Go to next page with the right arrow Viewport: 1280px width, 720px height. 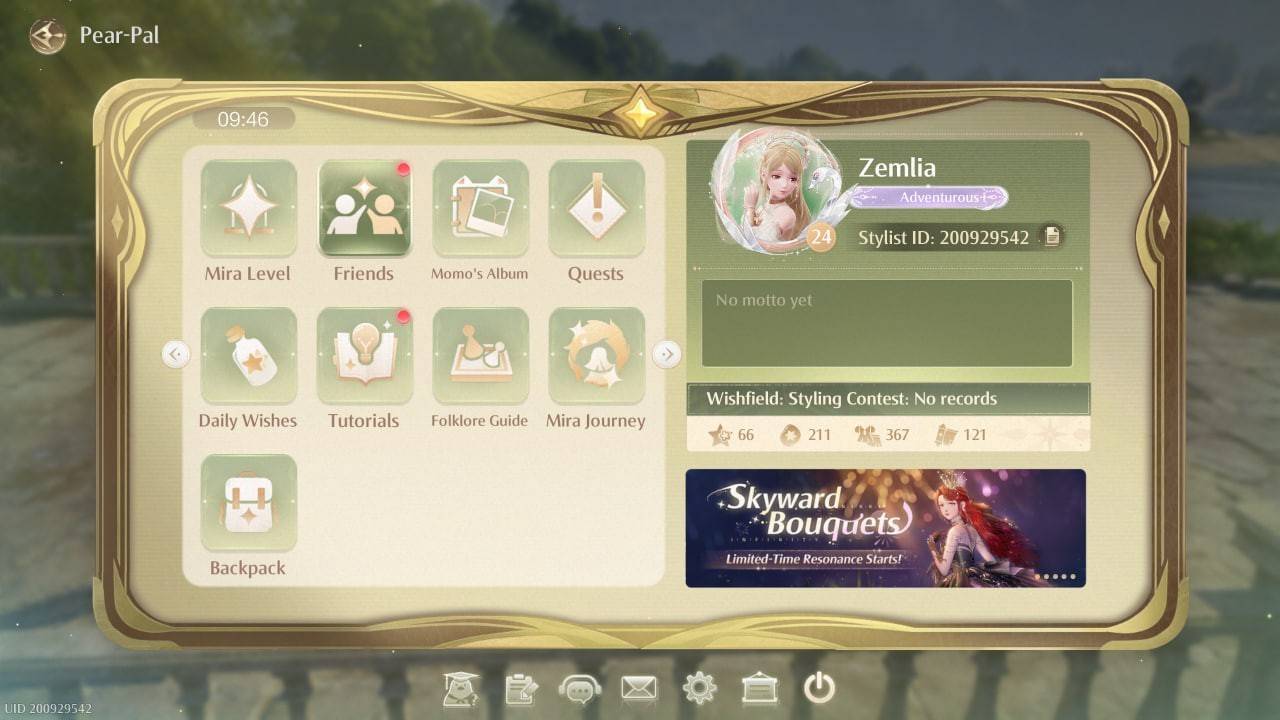667,354
